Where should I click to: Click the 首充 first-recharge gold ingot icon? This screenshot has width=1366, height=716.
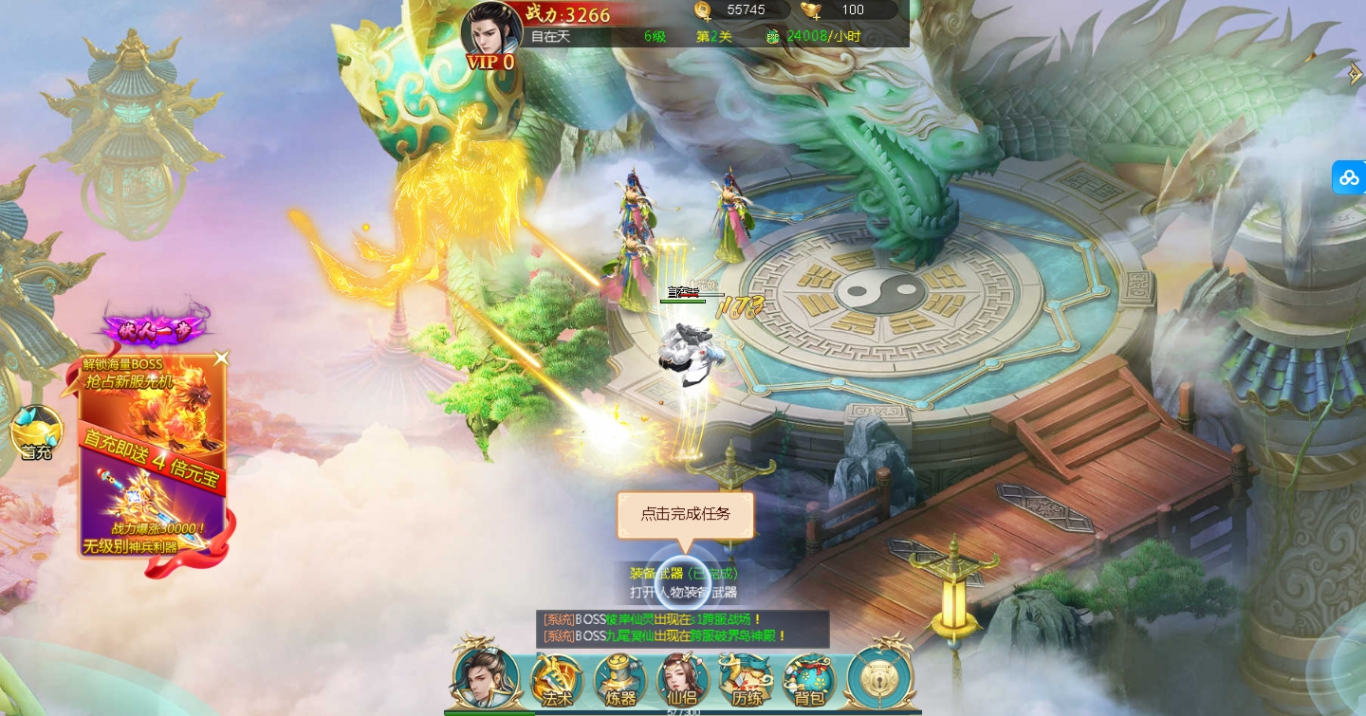point(36,433)
